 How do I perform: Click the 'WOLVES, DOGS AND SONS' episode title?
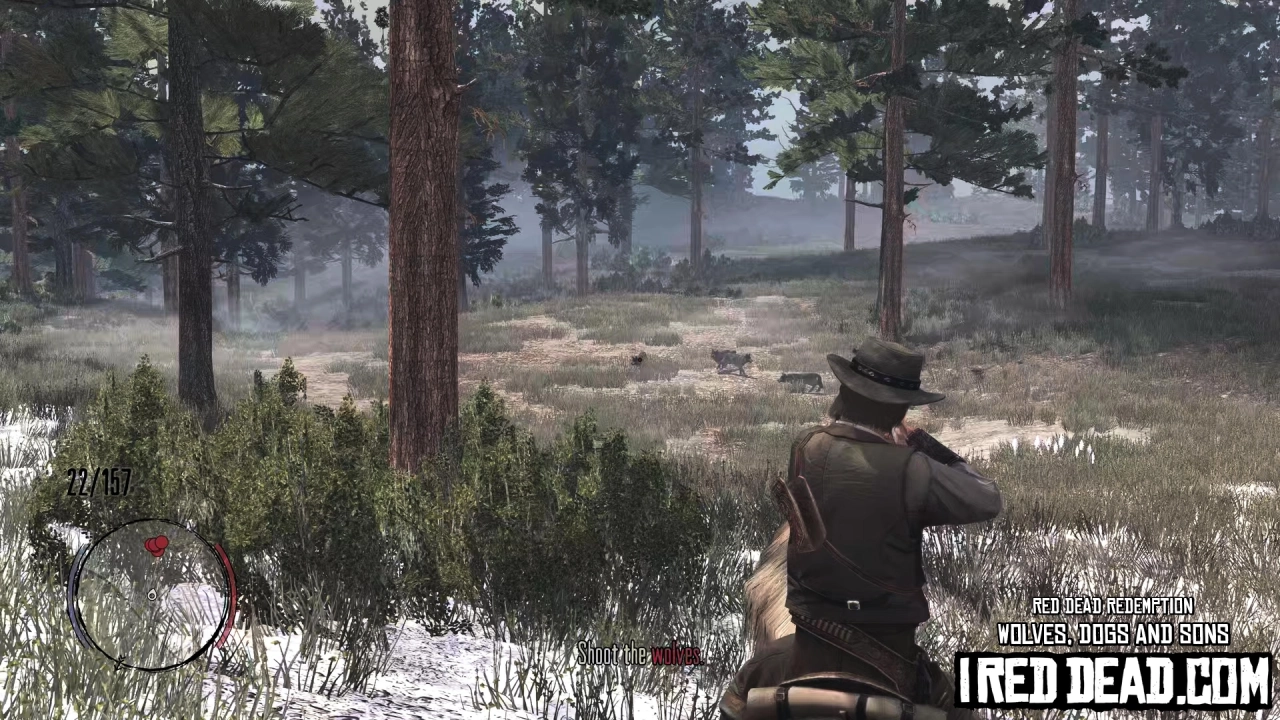click(1112, 634)
